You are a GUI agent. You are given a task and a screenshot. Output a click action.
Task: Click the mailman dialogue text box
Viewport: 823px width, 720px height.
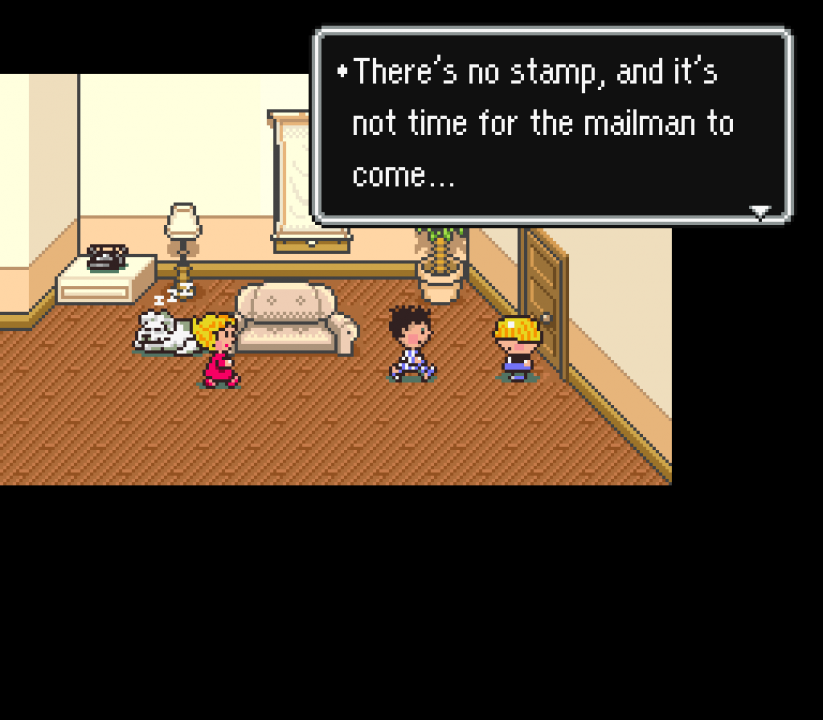click(x=553, y=125)
